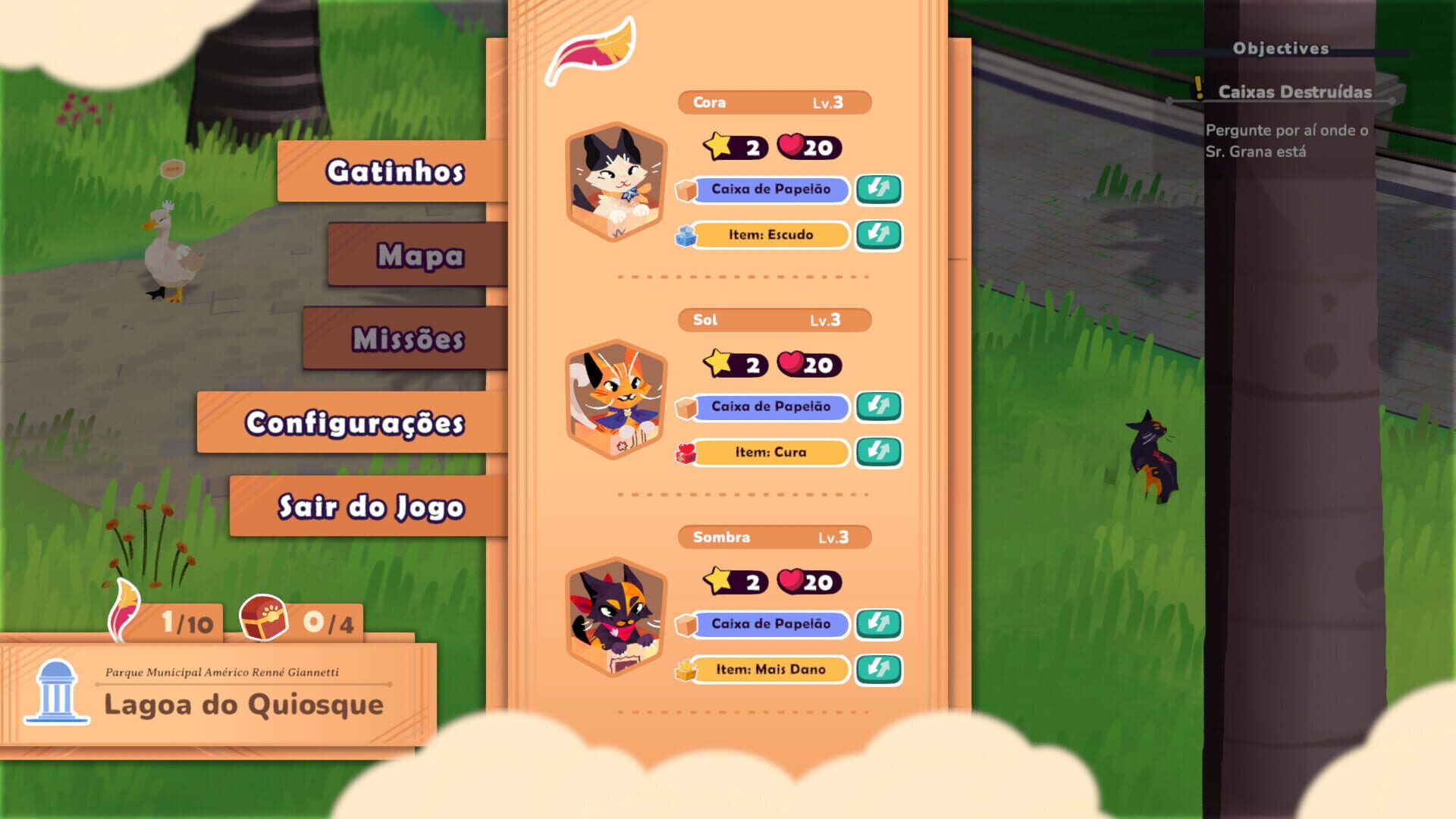Upgrade Sombra's Item: Mais Dano
Viewport: 1456px width, 819px height.
[878, 670]
